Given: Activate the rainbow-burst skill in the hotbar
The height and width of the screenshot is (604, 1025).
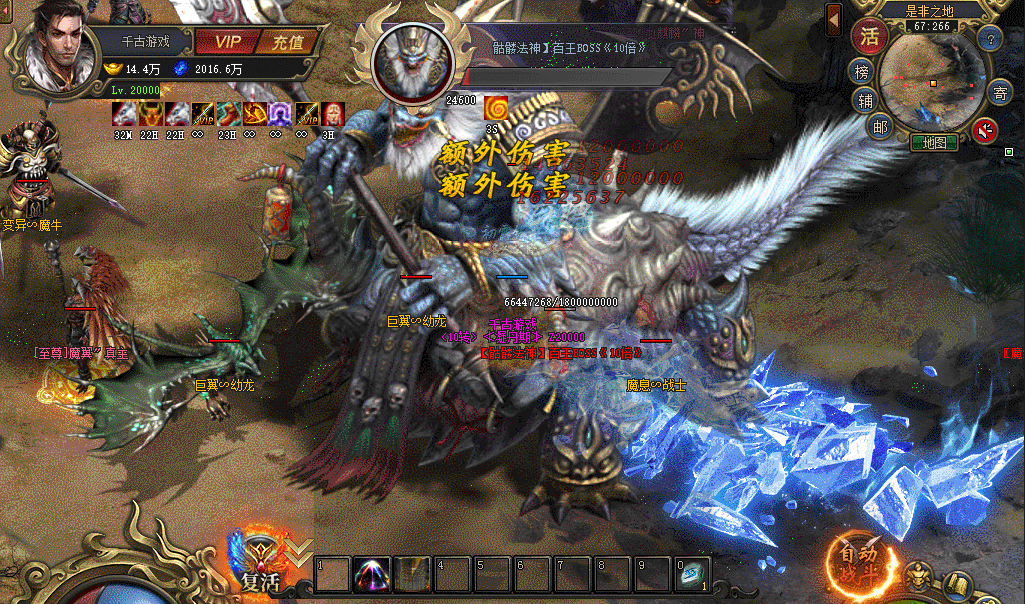Looking at the screenshot, I should 372,574.
